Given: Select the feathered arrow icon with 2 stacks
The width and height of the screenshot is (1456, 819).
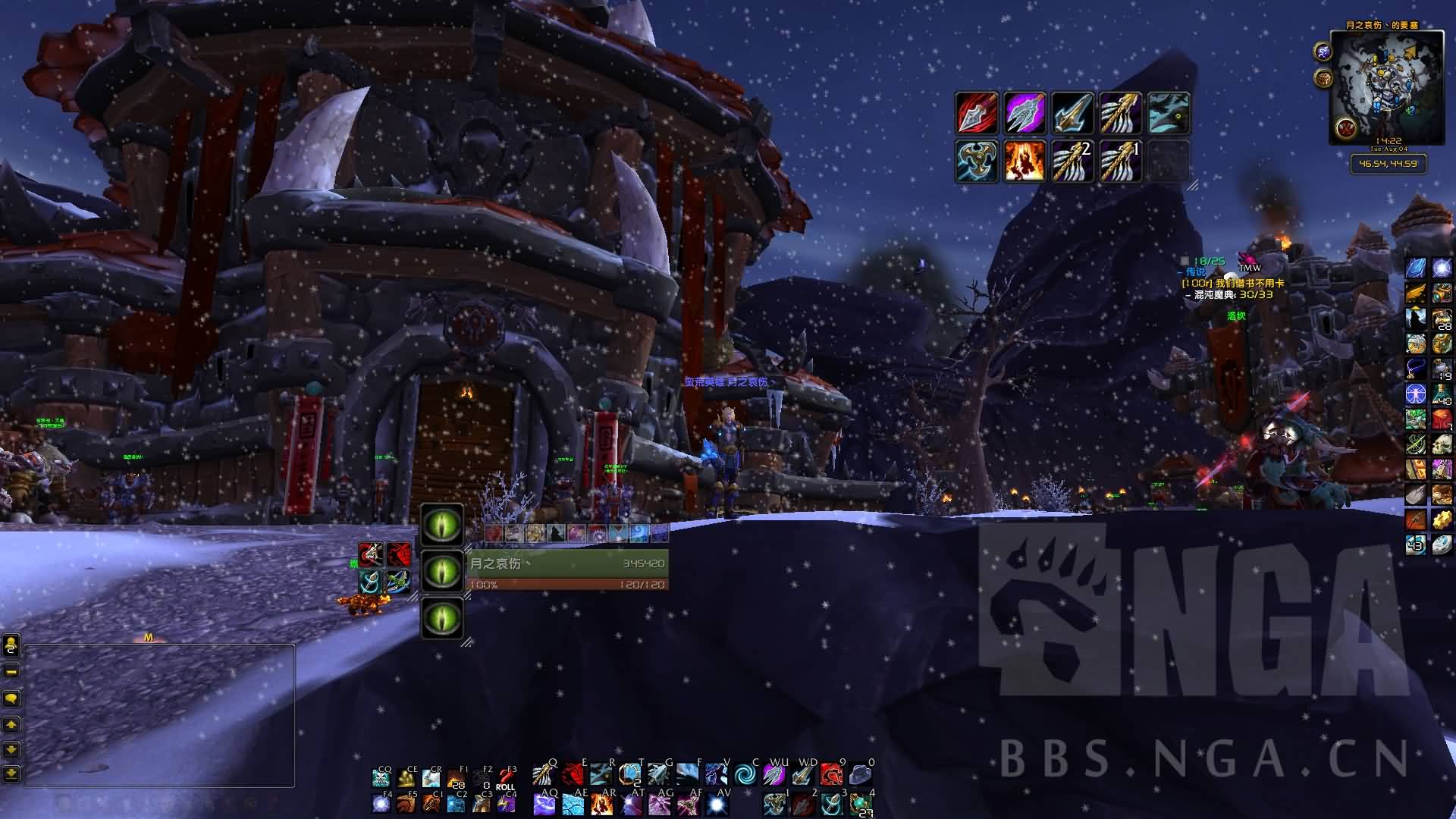Looking at the screenshot, I should [x=1072, y=161].
